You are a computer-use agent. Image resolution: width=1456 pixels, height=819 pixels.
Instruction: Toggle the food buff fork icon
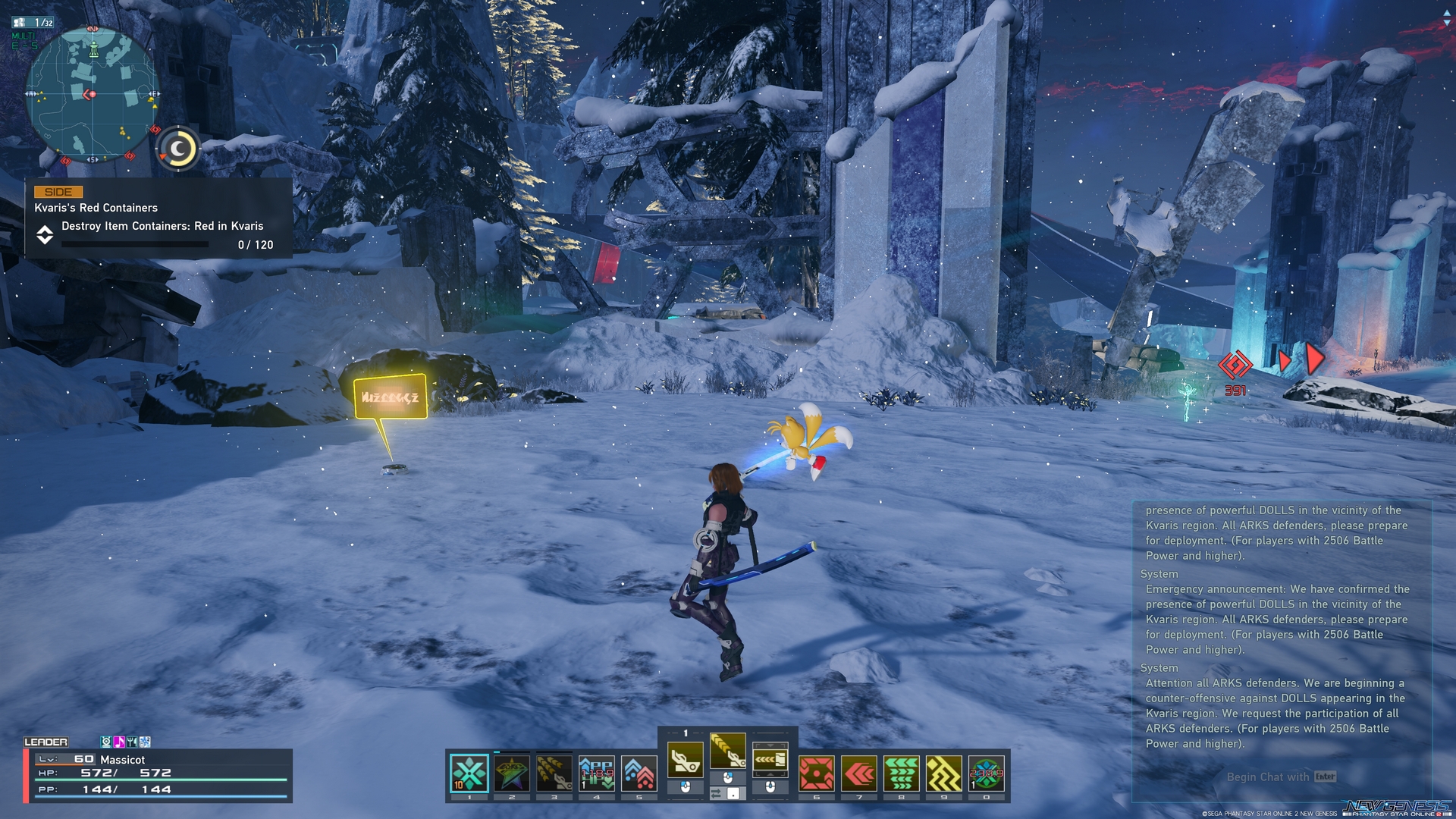click(132, 741)
